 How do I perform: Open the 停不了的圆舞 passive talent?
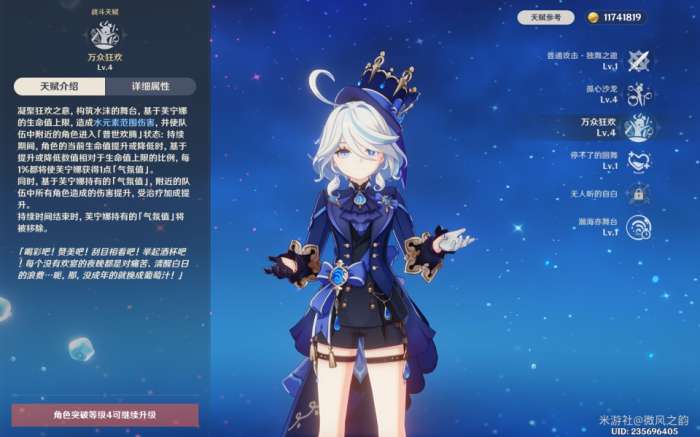pyautogui.click(x=637, y=160)
